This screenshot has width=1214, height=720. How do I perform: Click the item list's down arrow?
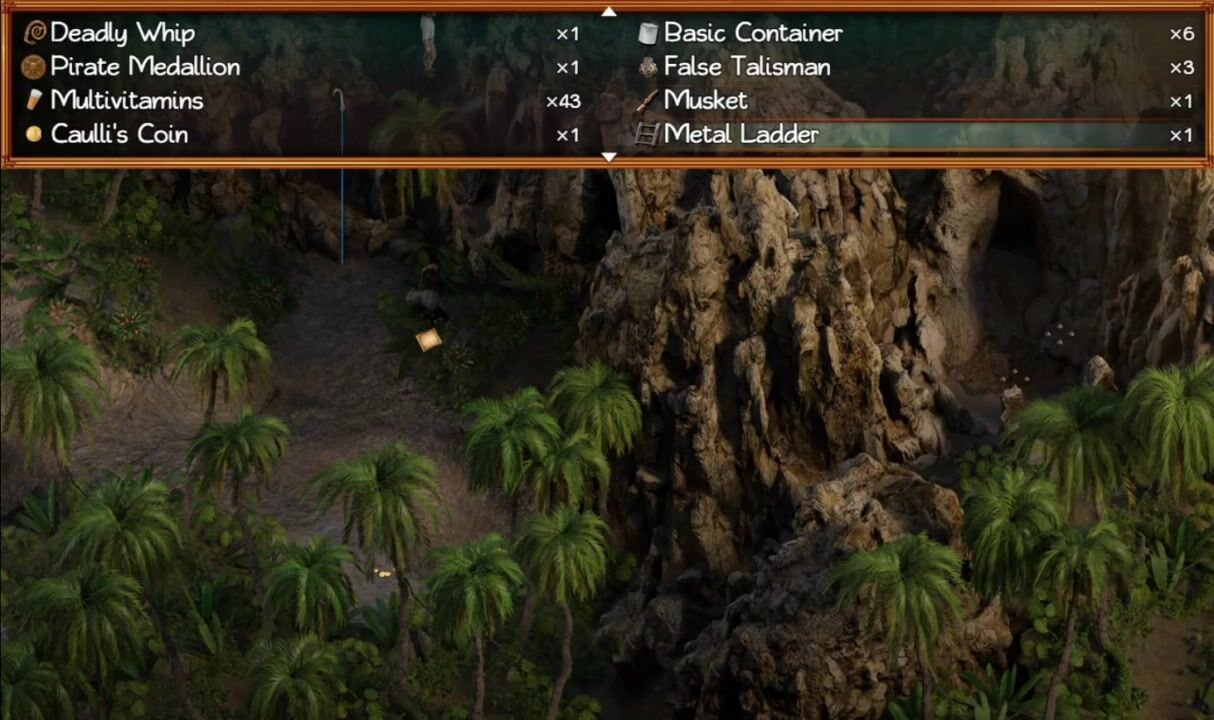608,157
